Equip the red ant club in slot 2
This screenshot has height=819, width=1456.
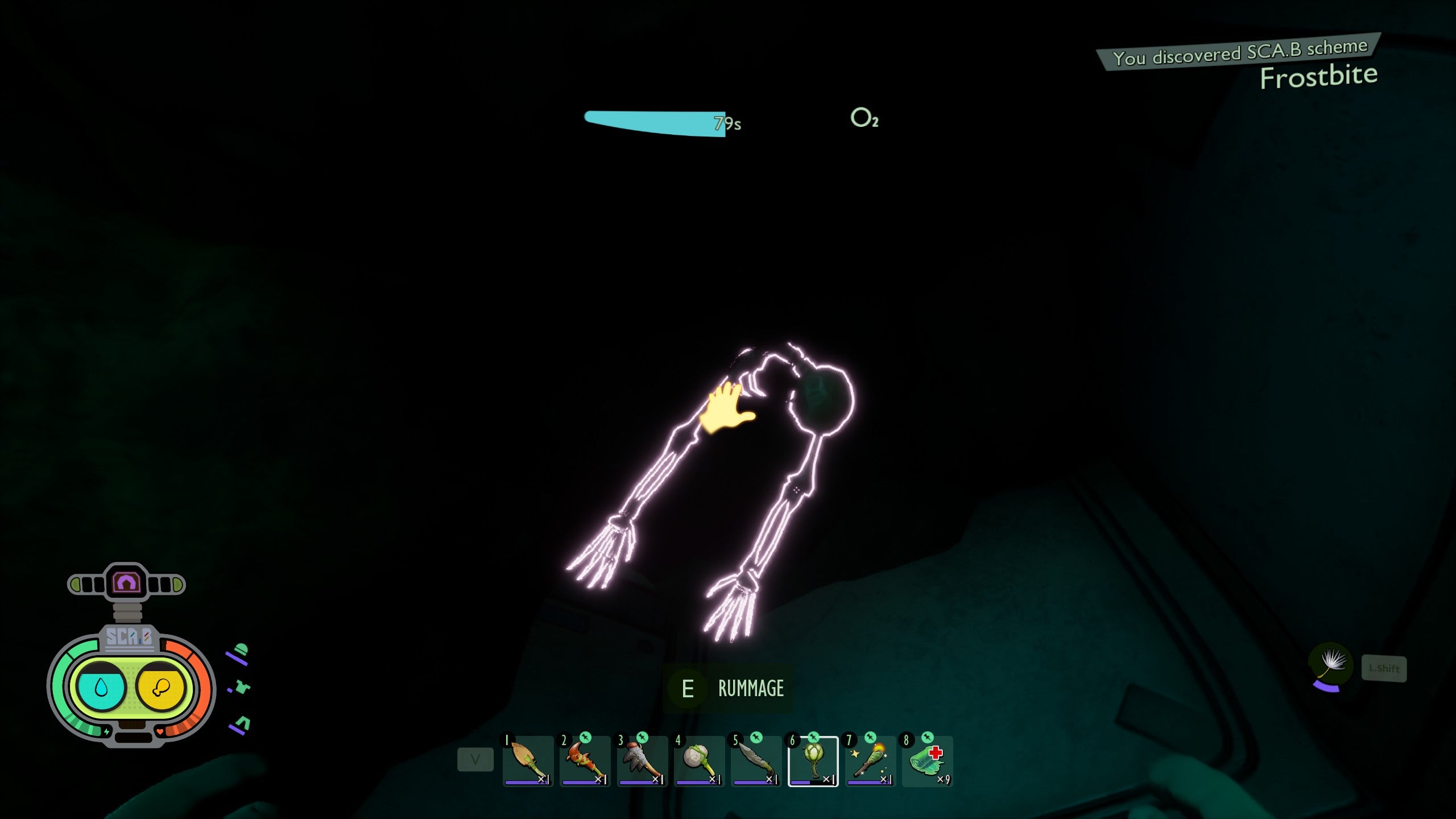[x=585, y=761]
